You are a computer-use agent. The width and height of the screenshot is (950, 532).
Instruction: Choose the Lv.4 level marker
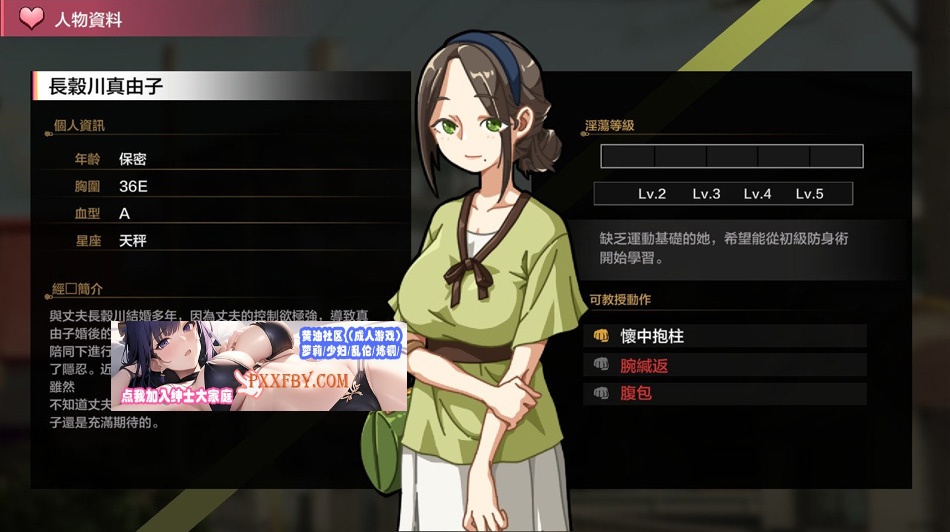[x=757, y=194]
